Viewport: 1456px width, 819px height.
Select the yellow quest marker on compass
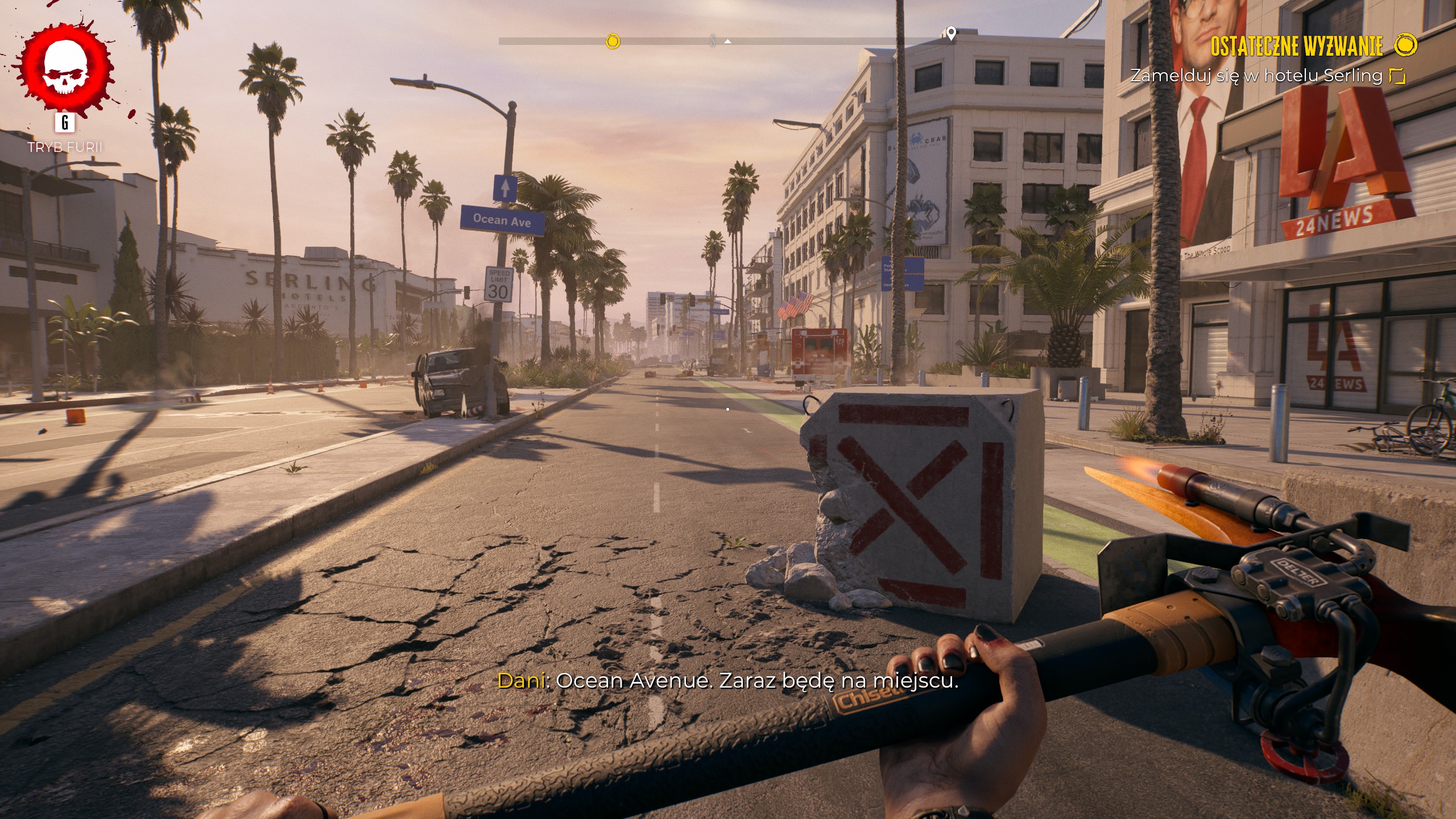pos(613,41)
